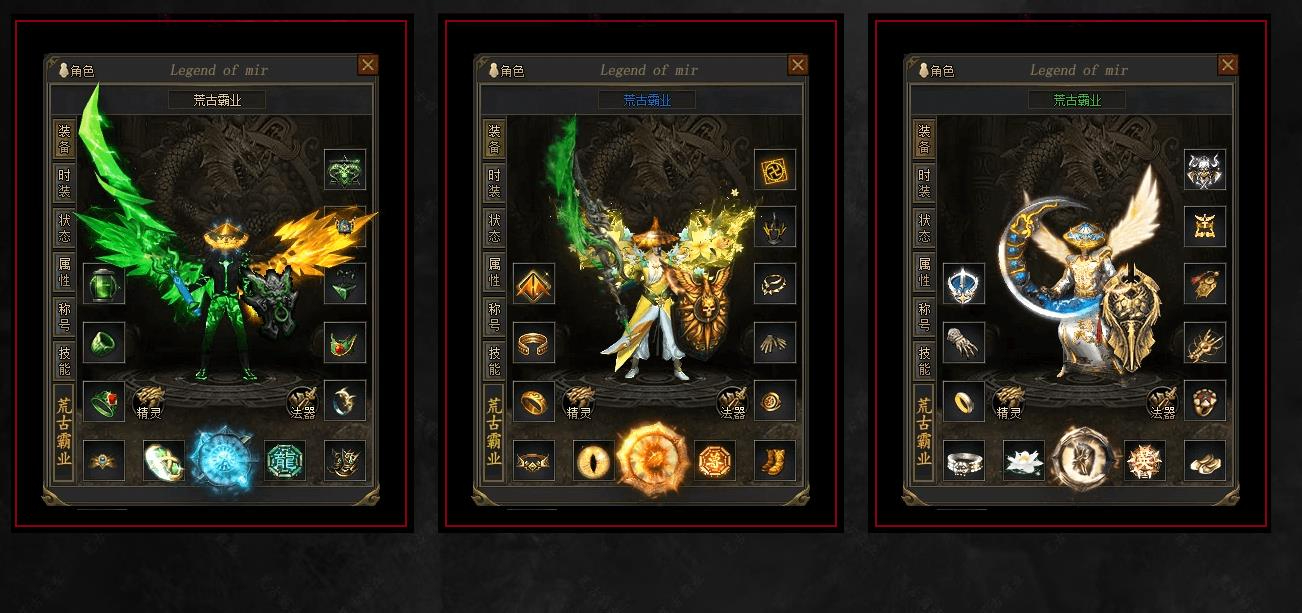This screenshot has width=1302, height=613.
Task: Select the blue trident crown slot
Action: pos(964,284)
